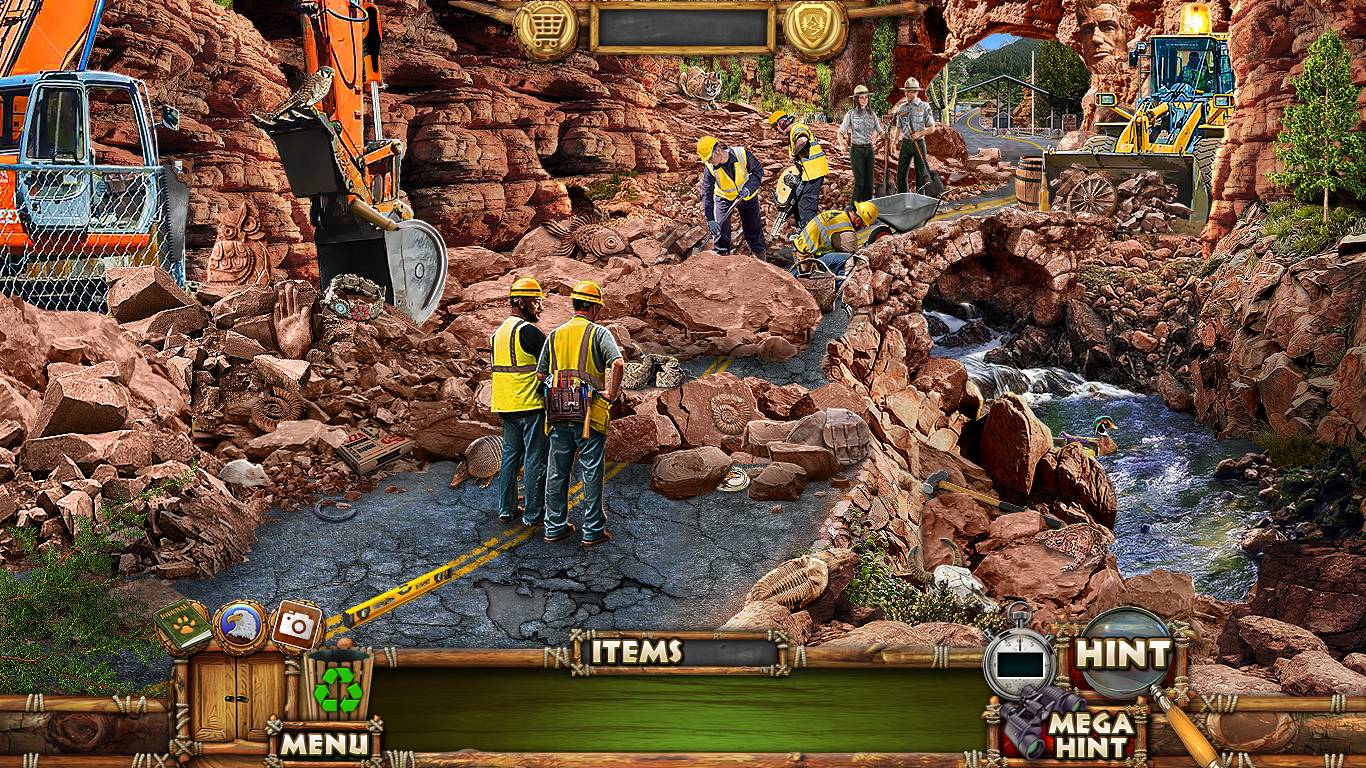Select the bald eagle badge
This screenshot has height=768, width=1366.
[x=240, y=626]
